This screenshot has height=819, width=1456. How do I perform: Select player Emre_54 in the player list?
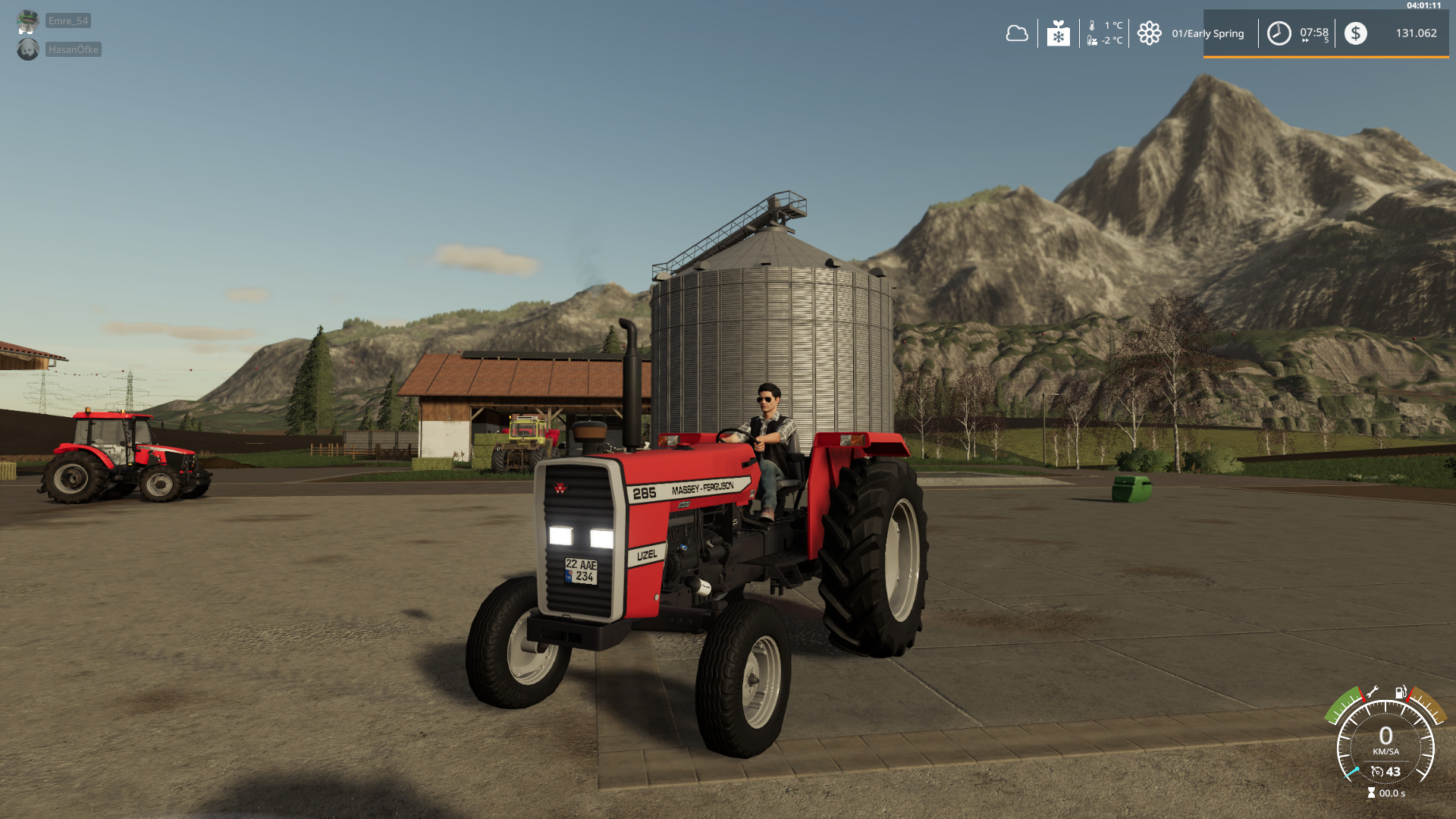pyautogui.click(x=67, y=20)
